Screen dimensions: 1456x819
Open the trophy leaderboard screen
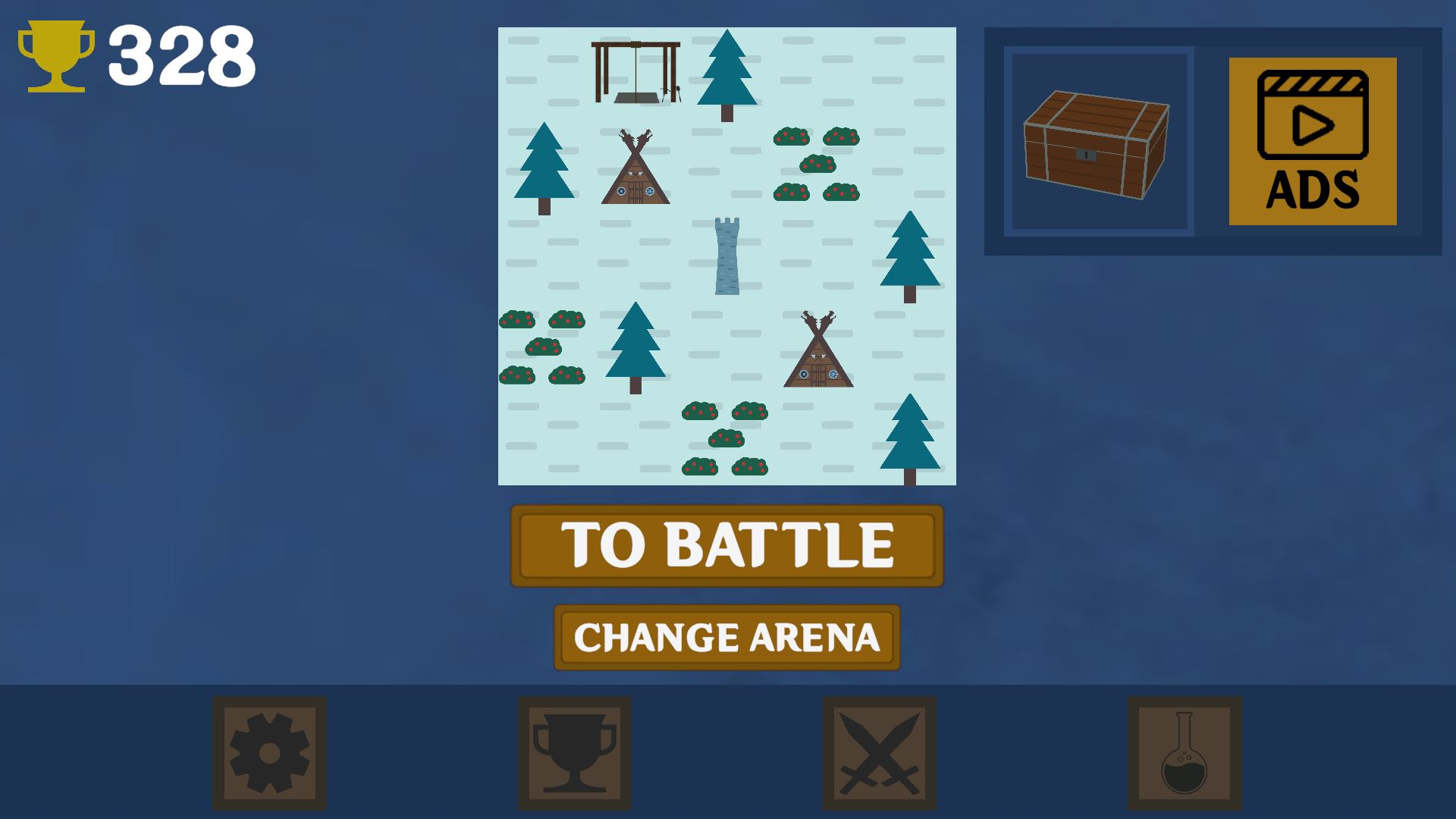pyautogui.click(x=574, y=751)
